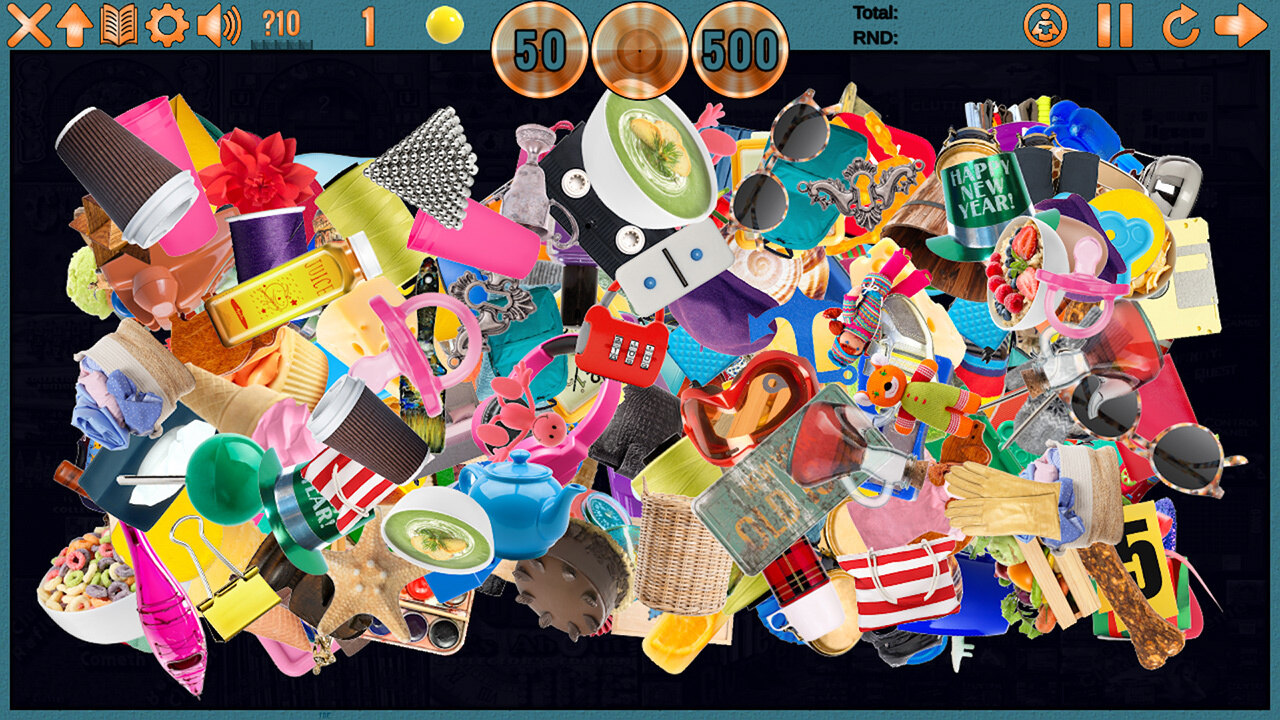Pause the game
Viewport: 1280px width, 720px height.
pyautogui.click(x=1114, y=25)
